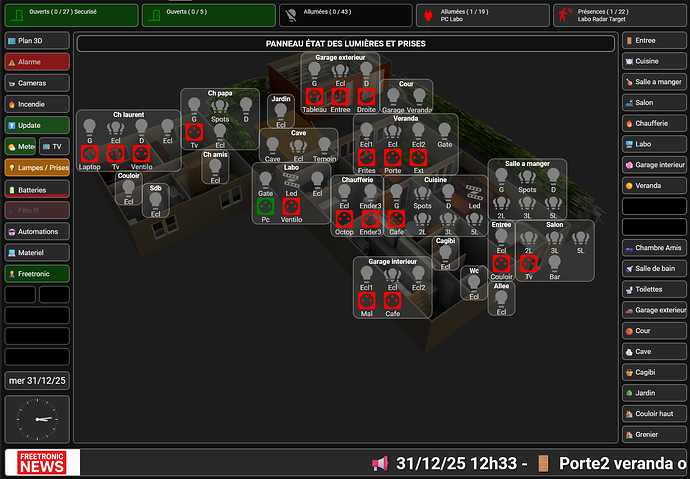Toggle the Veranda Frites outlet
690x479 pixels.
367,156
